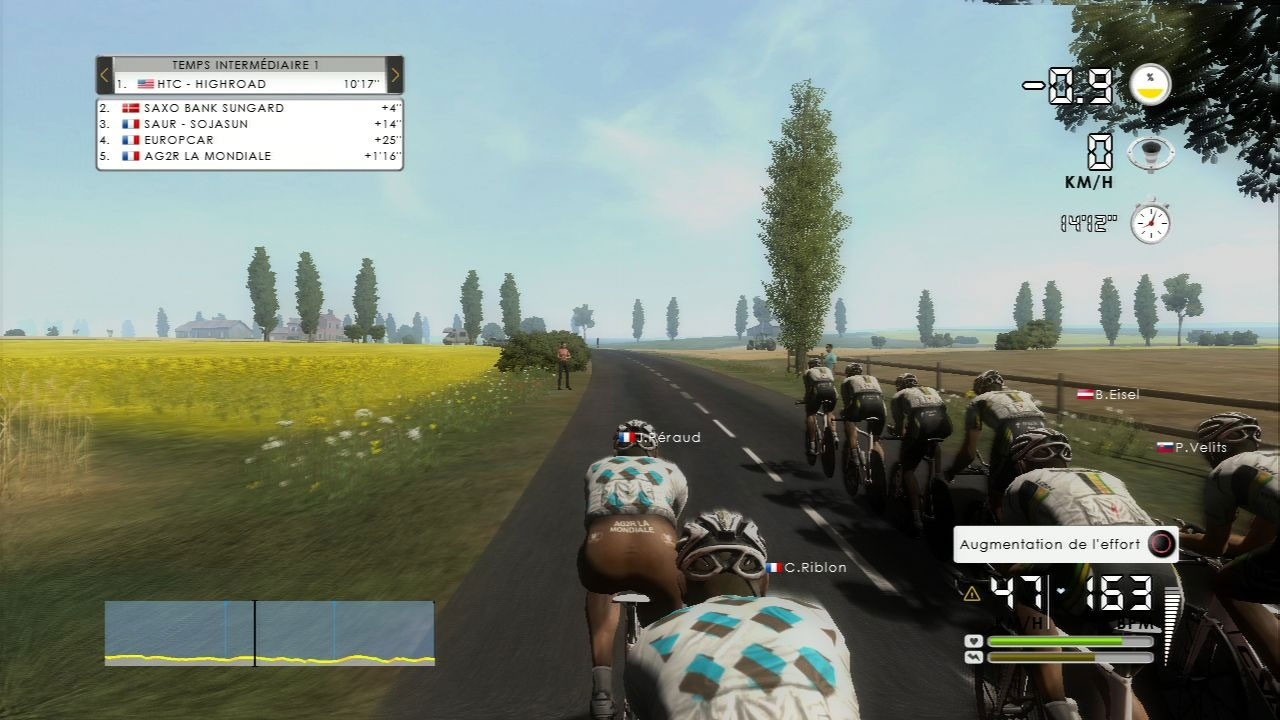Select the TEMPS INTERMÉDIAIRE 1 header
This screenshot has width=1280, height=720.
coord(246,63)
